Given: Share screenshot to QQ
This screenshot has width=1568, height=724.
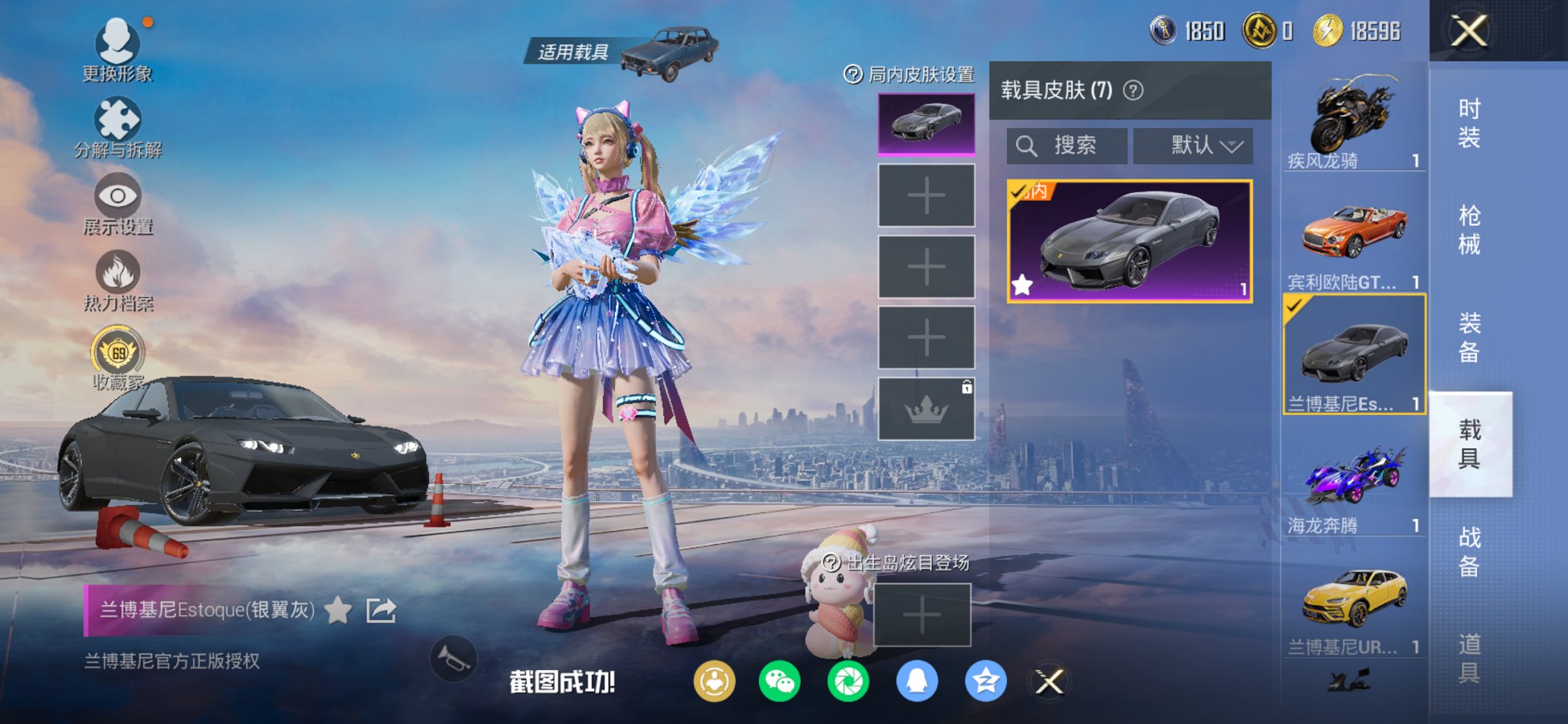Looking at the screenshot, I should [916, 680].
